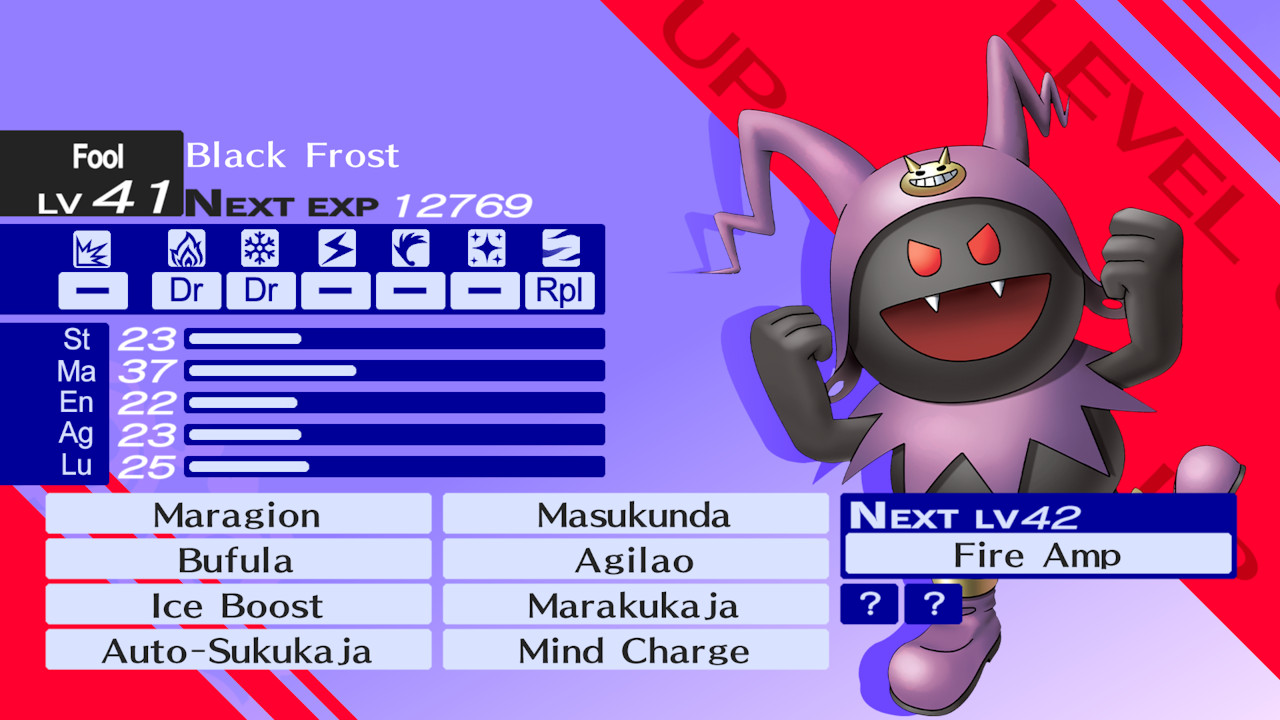
Task: Click the Fire Amp upcoming skill
Action: click(1037, 554)
